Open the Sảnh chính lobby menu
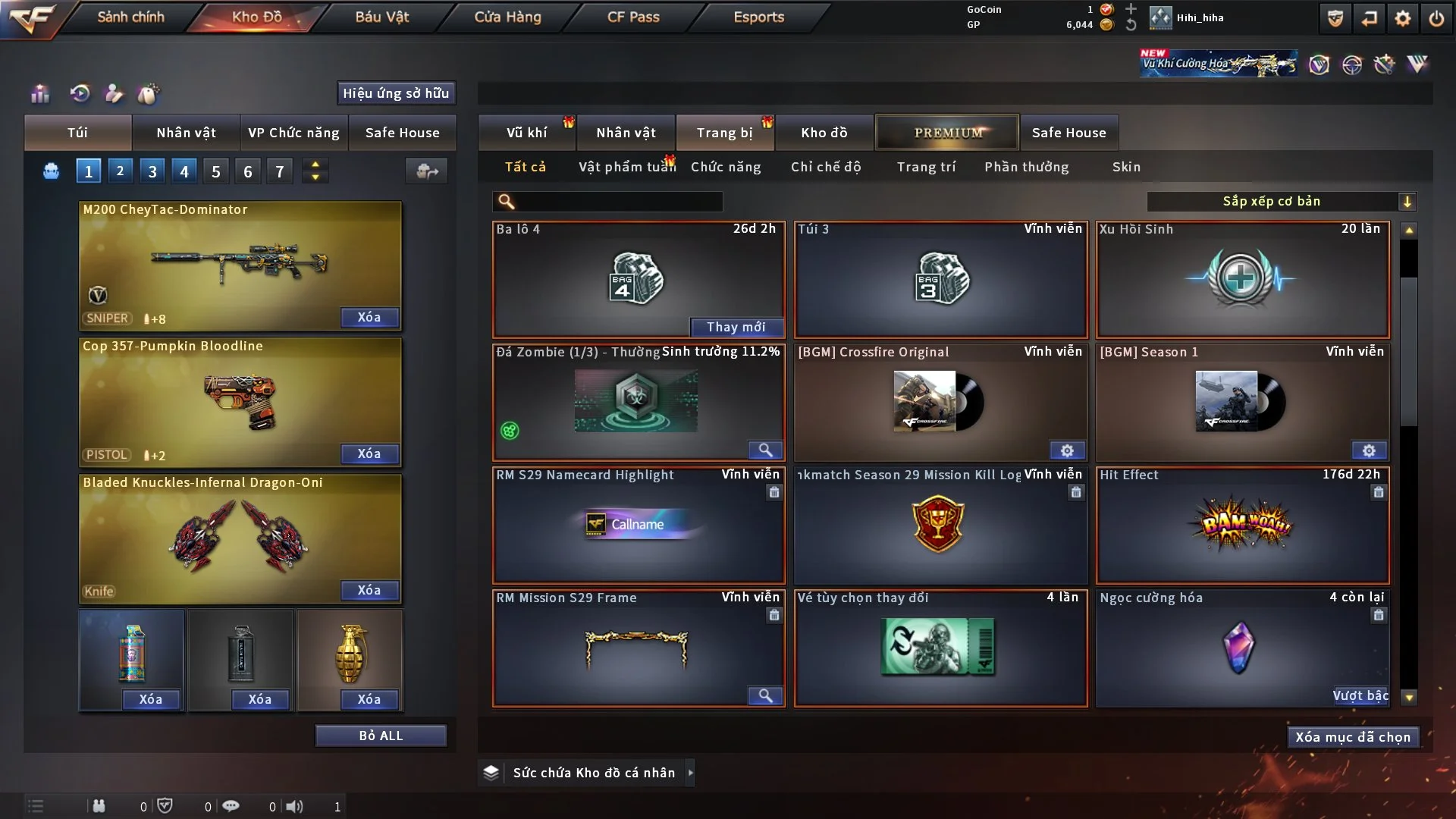This screenshot has height=819, width=1456. point(130,17)
